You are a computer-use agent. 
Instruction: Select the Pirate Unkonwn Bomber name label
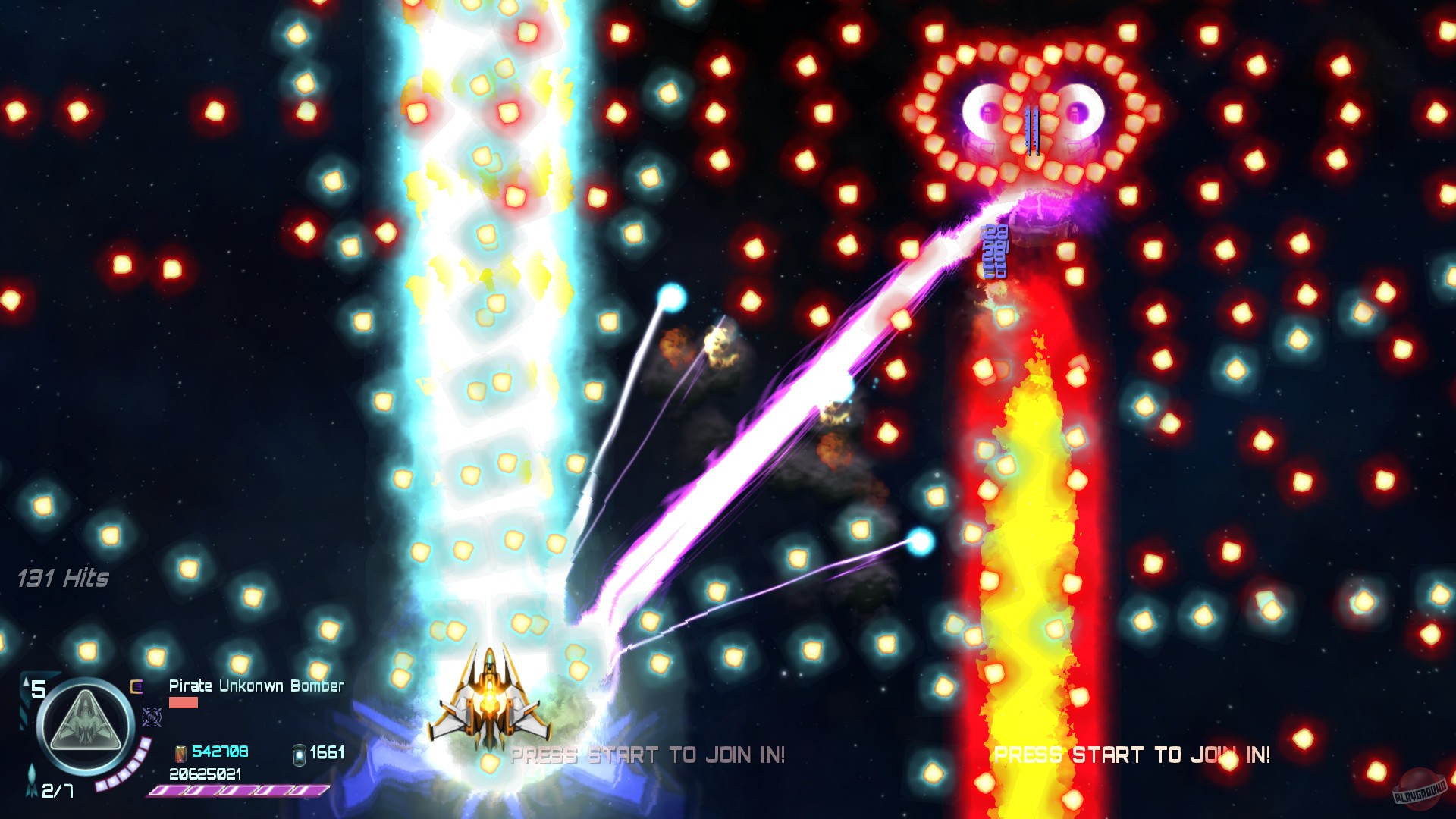(256, 686)
